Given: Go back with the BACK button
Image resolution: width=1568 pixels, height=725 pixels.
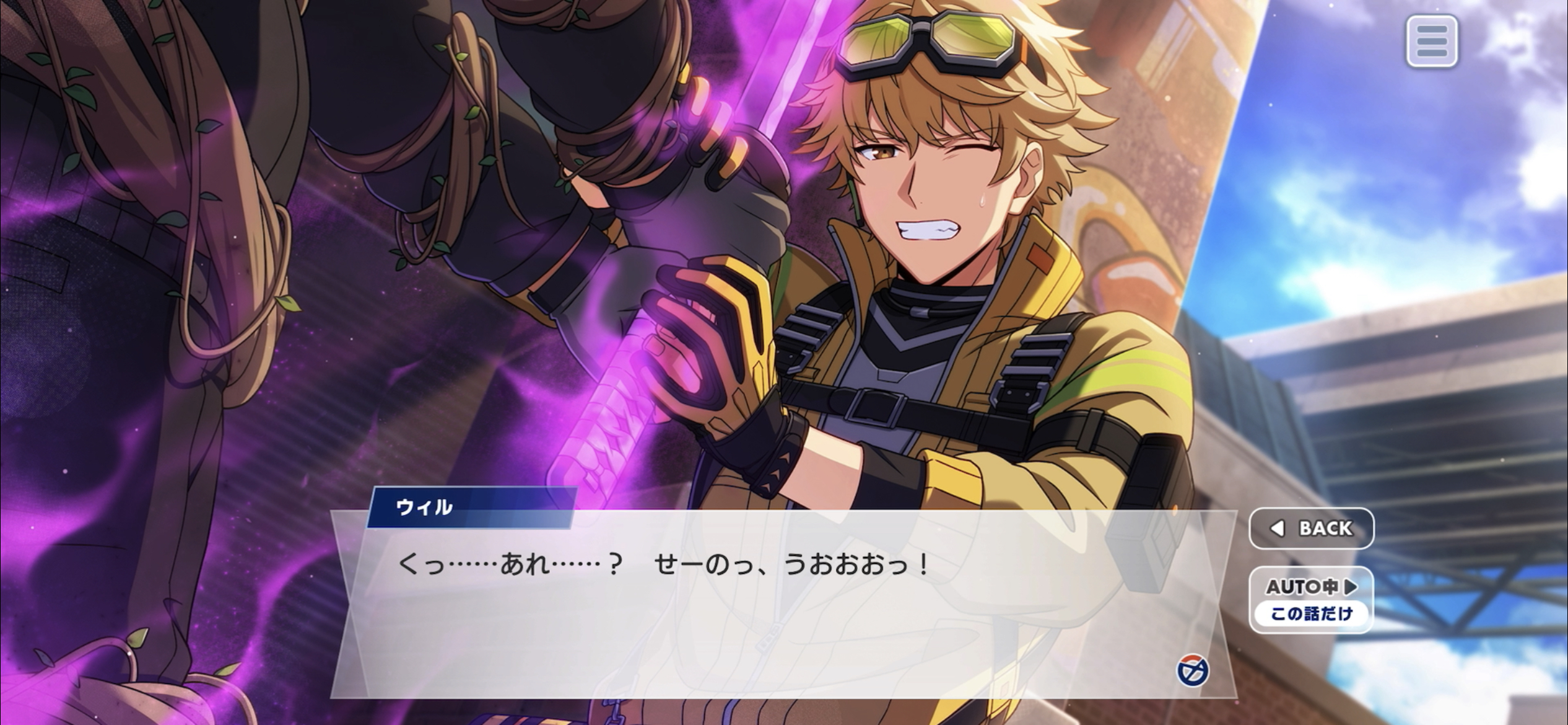Looking at the screenshot, I should [x=1311, y=529].
